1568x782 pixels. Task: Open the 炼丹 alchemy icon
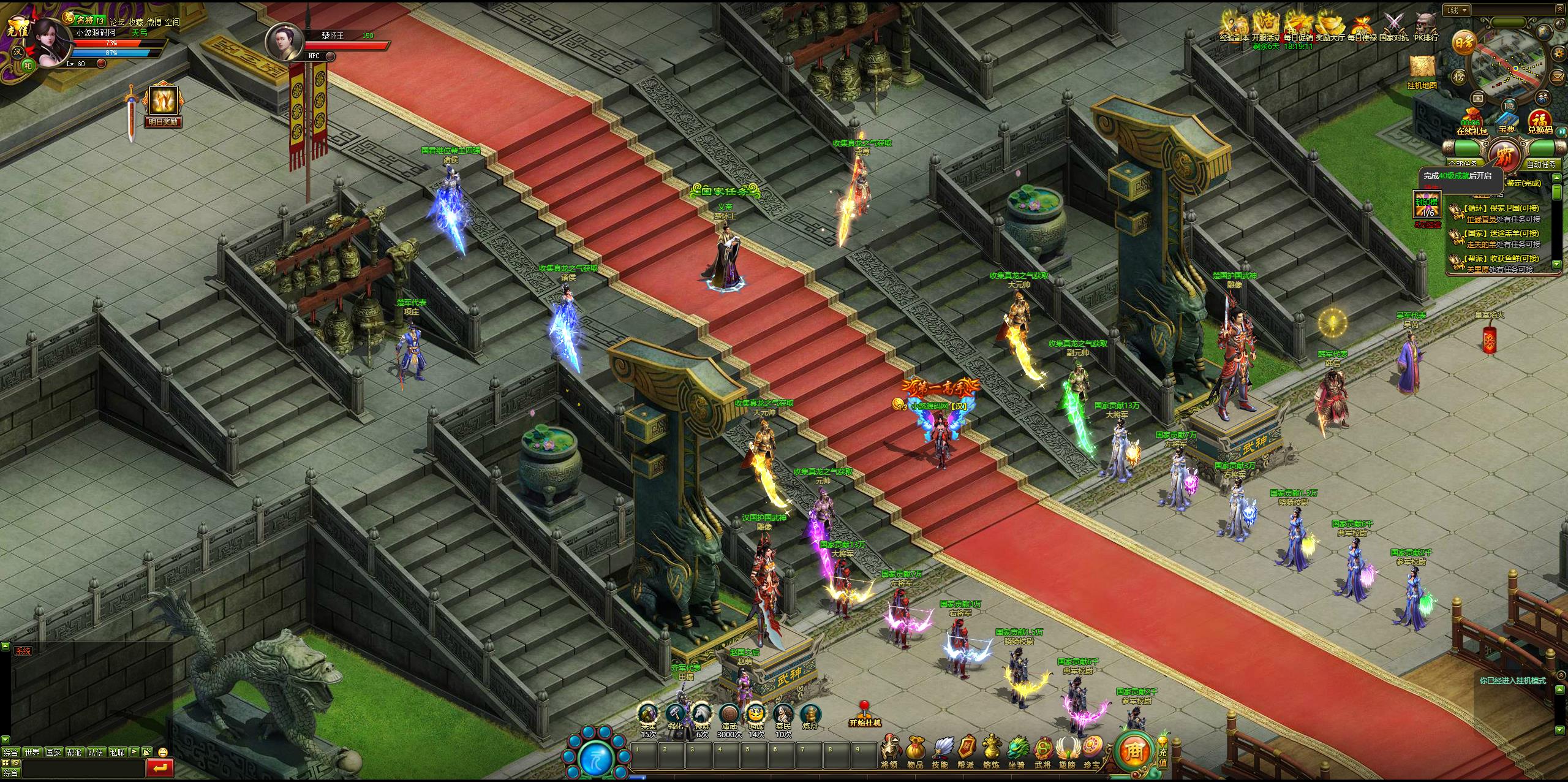coord(810,716)
